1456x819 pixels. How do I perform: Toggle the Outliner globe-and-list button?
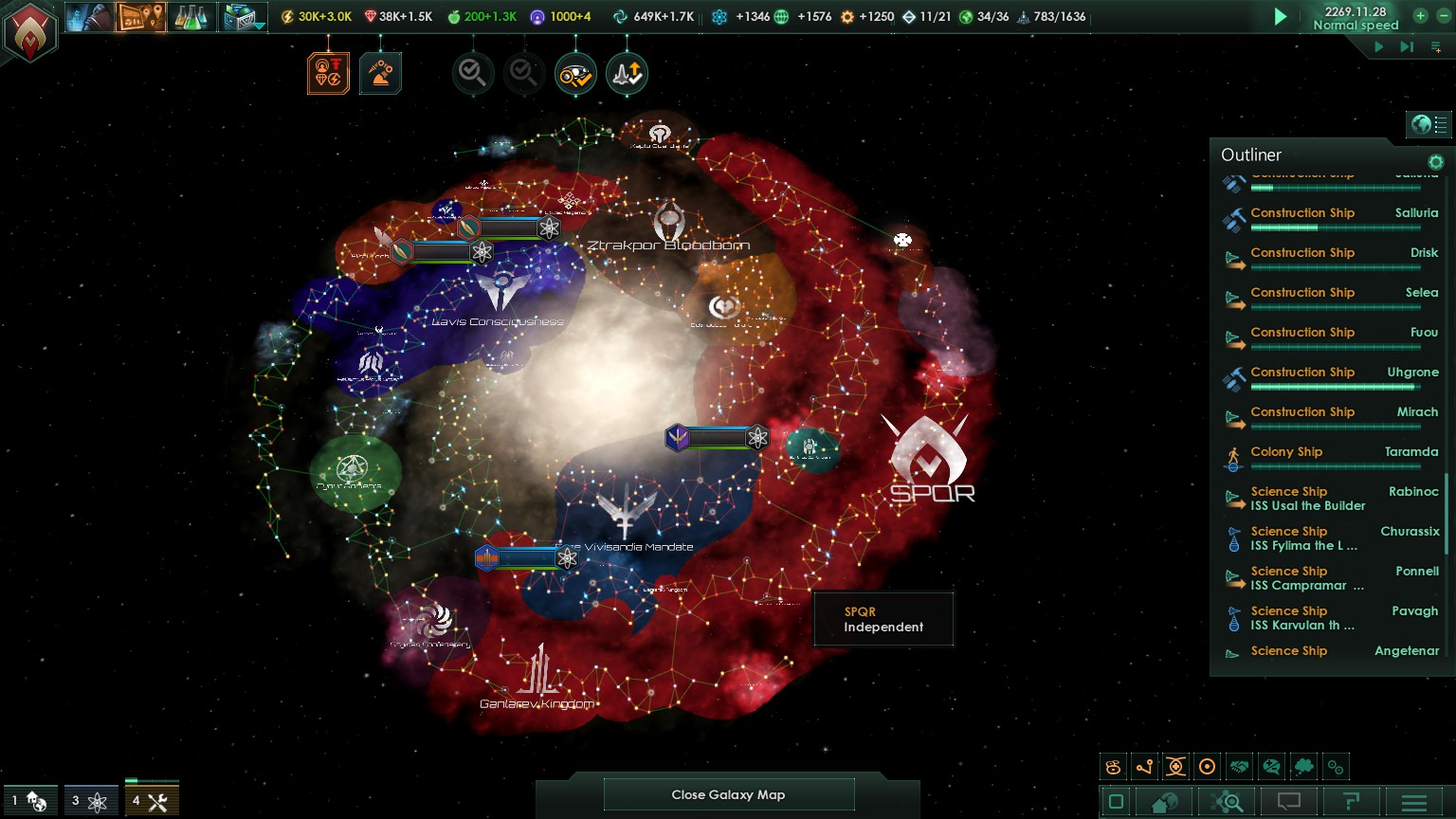click(x=1429, y=124)
